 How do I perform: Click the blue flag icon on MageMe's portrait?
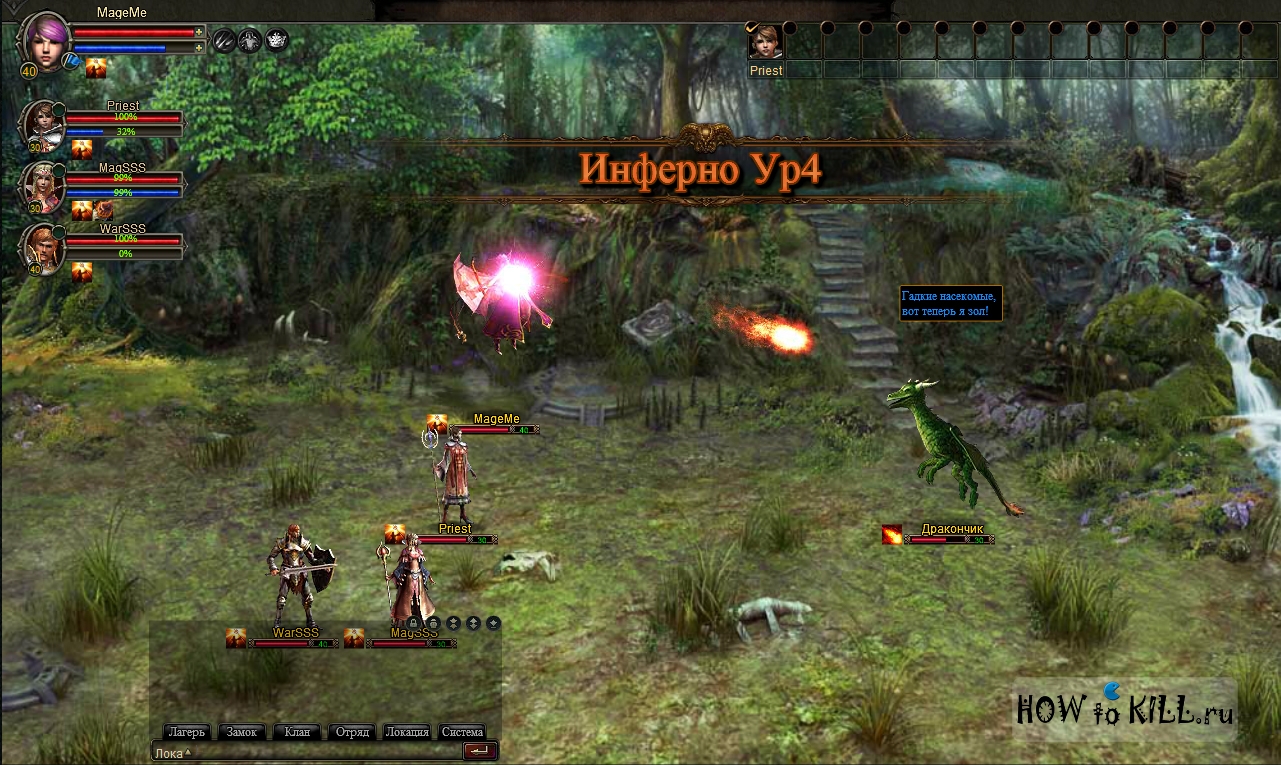[71, 62]
